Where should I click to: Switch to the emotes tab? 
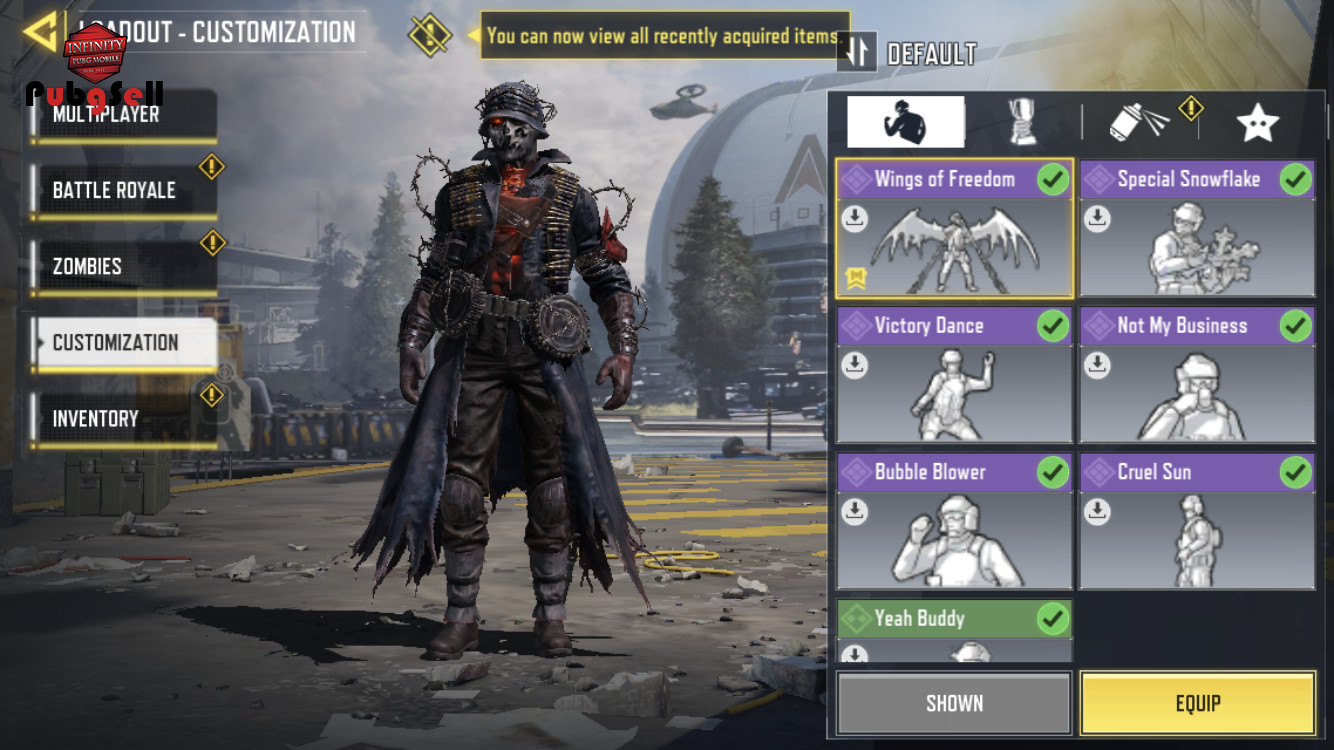(x=905, y=122)
